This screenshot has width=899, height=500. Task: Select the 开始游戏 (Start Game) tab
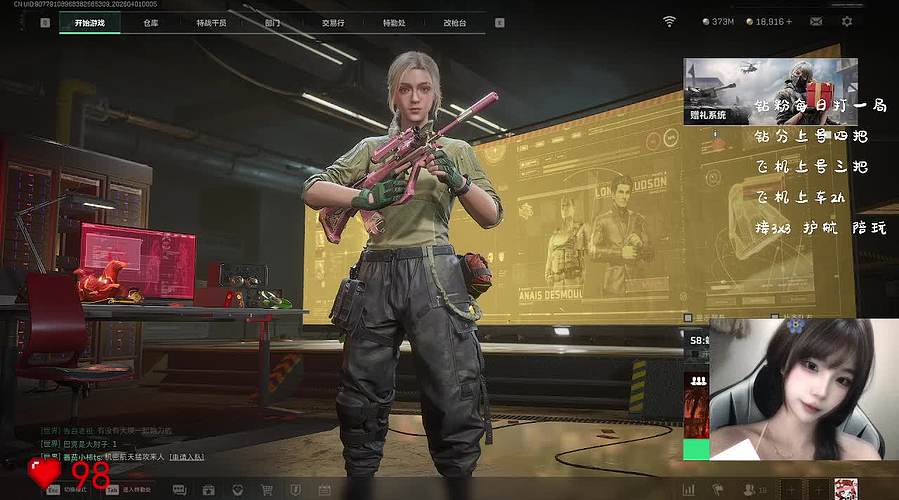[x=90, y=21]
